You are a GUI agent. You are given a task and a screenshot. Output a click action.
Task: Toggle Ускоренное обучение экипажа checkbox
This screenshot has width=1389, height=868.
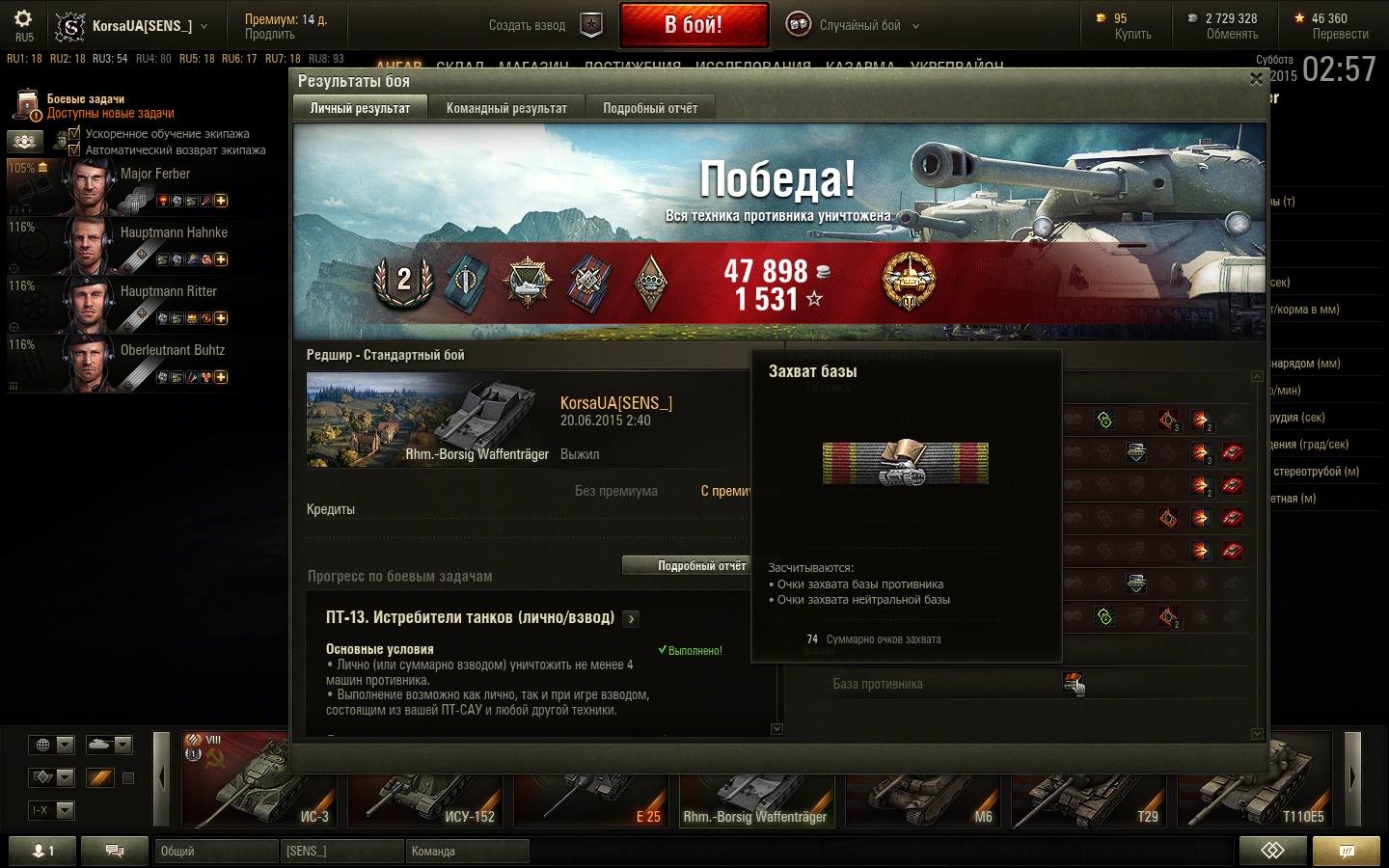(x=74, y=133)
